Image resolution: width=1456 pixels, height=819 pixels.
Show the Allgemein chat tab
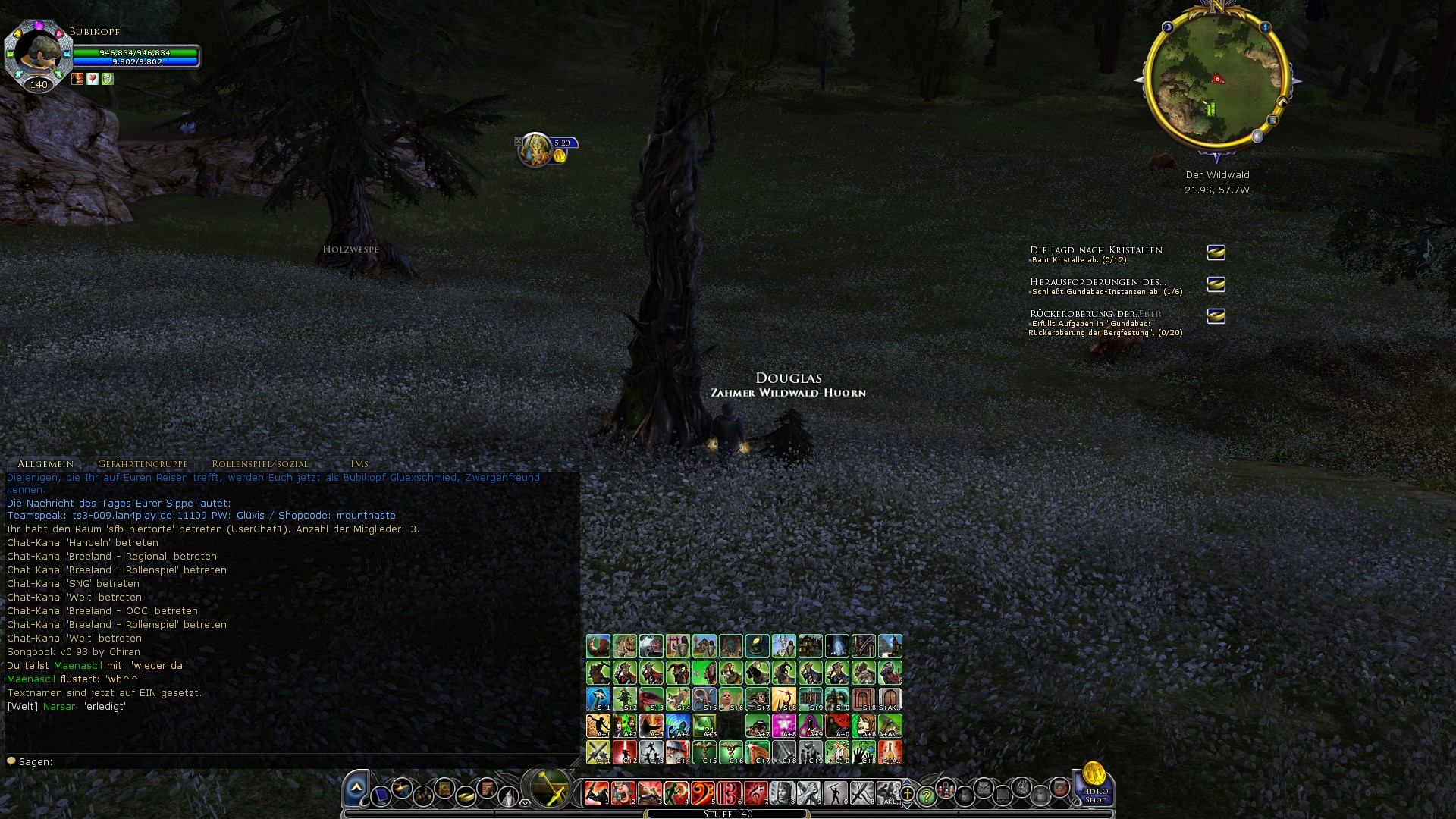click(45, 464)
